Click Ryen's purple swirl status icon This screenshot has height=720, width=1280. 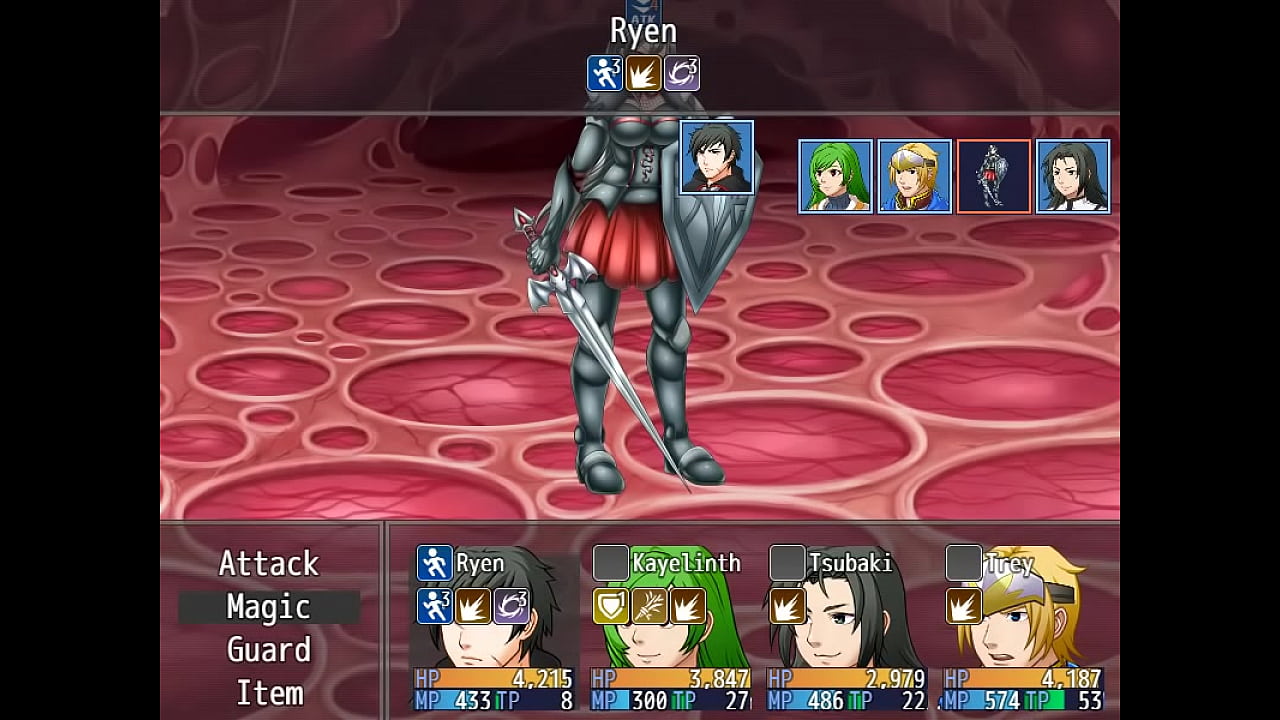click(x=511, y=606)
